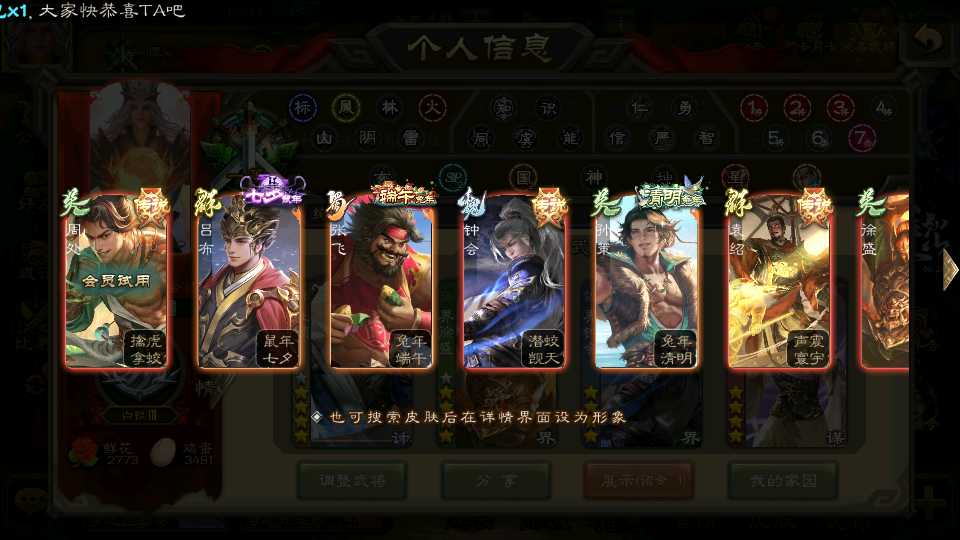The height and width of the screenshot is (540, 960).
Task: Show more skins with the right arrow
Action: (x=948, y=269)
